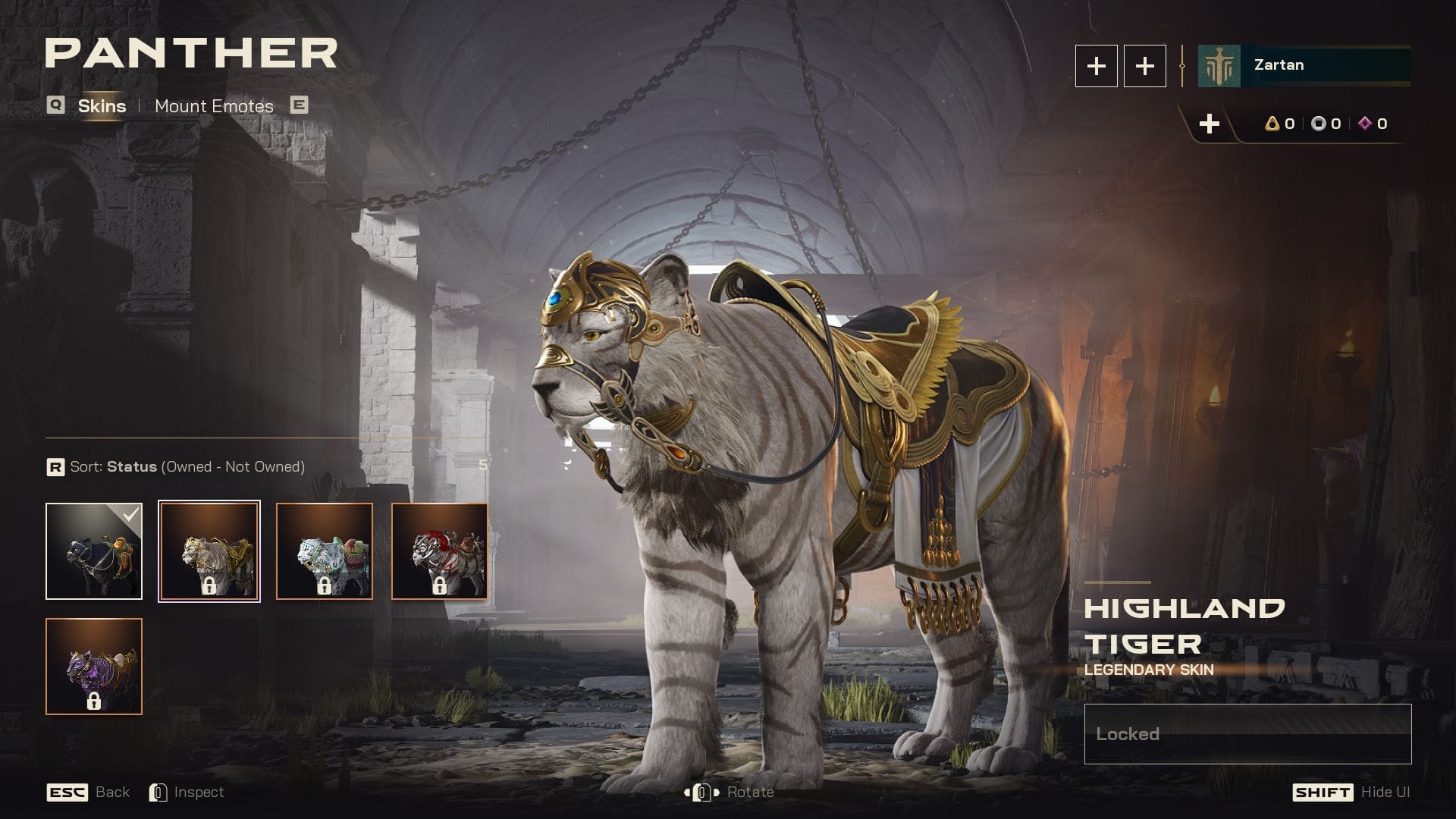
Task: Hide the UI overlay
Action: (x=1351, y=792)
